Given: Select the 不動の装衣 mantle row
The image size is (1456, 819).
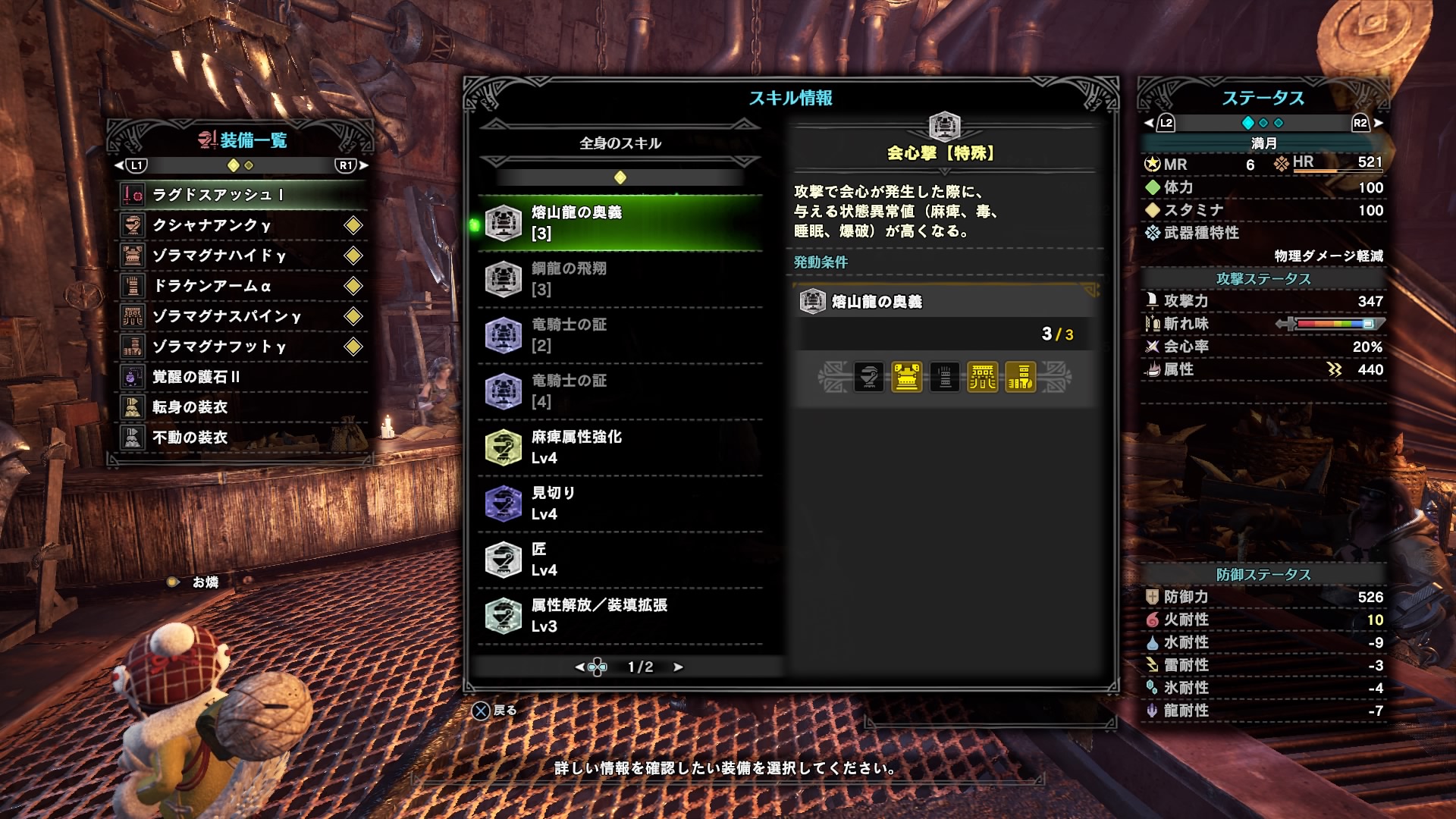Looking at the screenshot, I should pyautogui.click(x=241, y=438).
